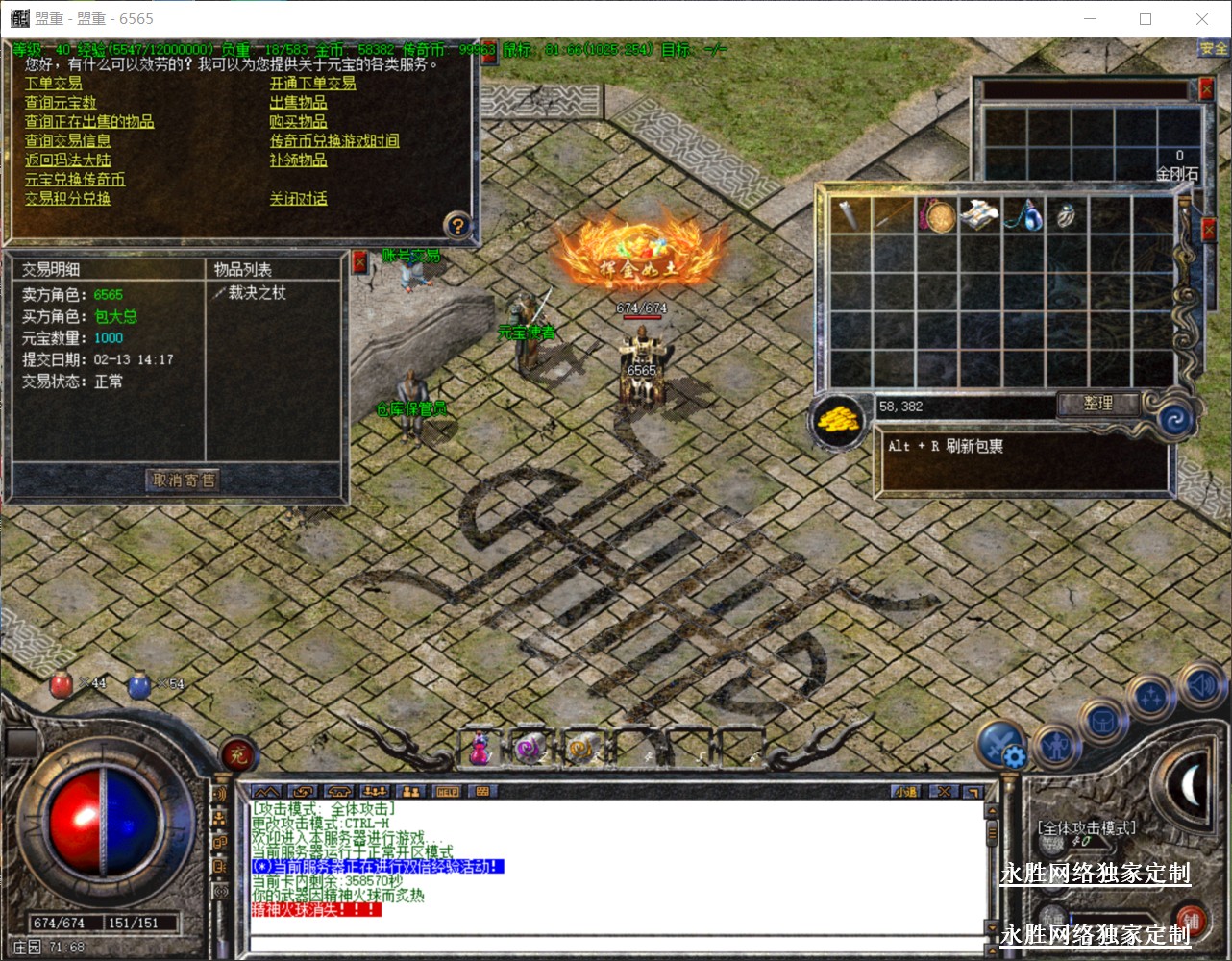Open 查询正在出售的物品 listing
This screenshot has height=961, width=1232.
89,122
